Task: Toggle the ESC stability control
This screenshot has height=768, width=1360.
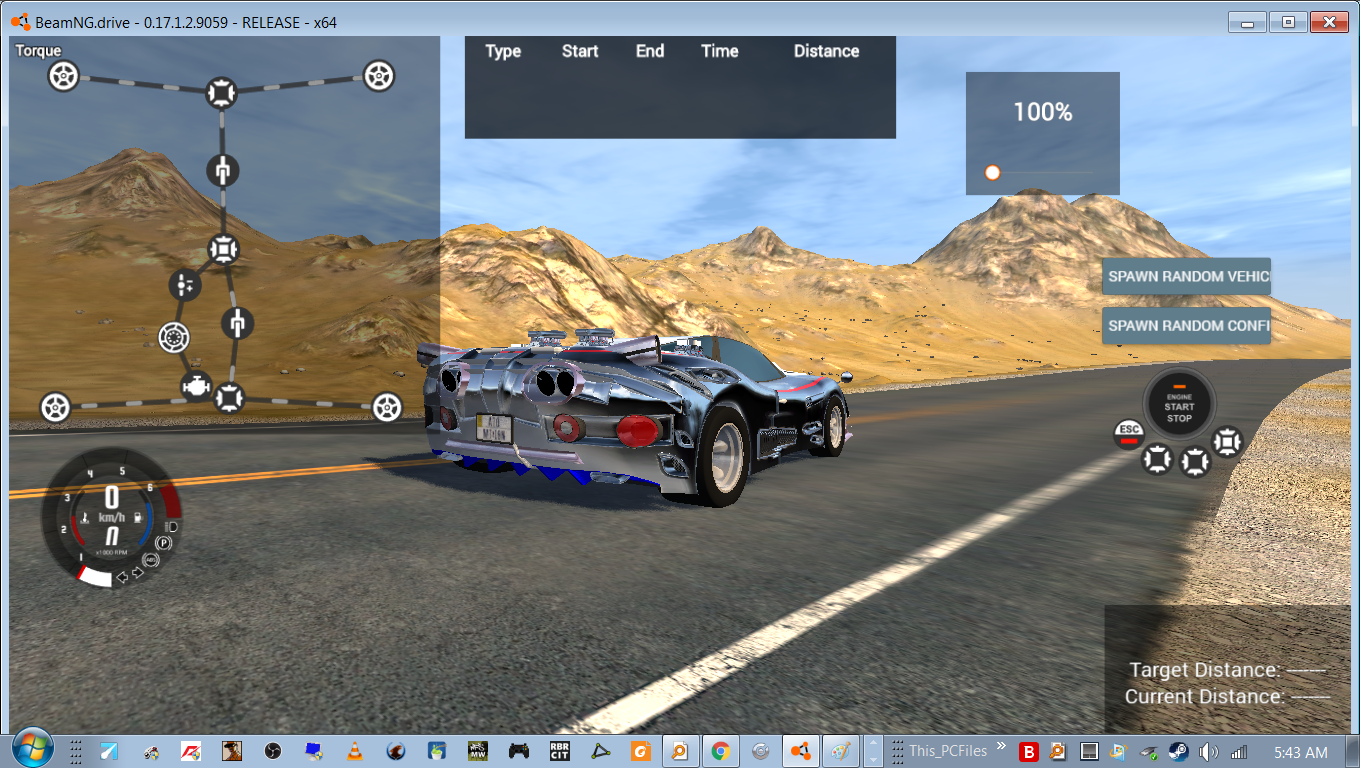Action: (x=1129, y=434)
